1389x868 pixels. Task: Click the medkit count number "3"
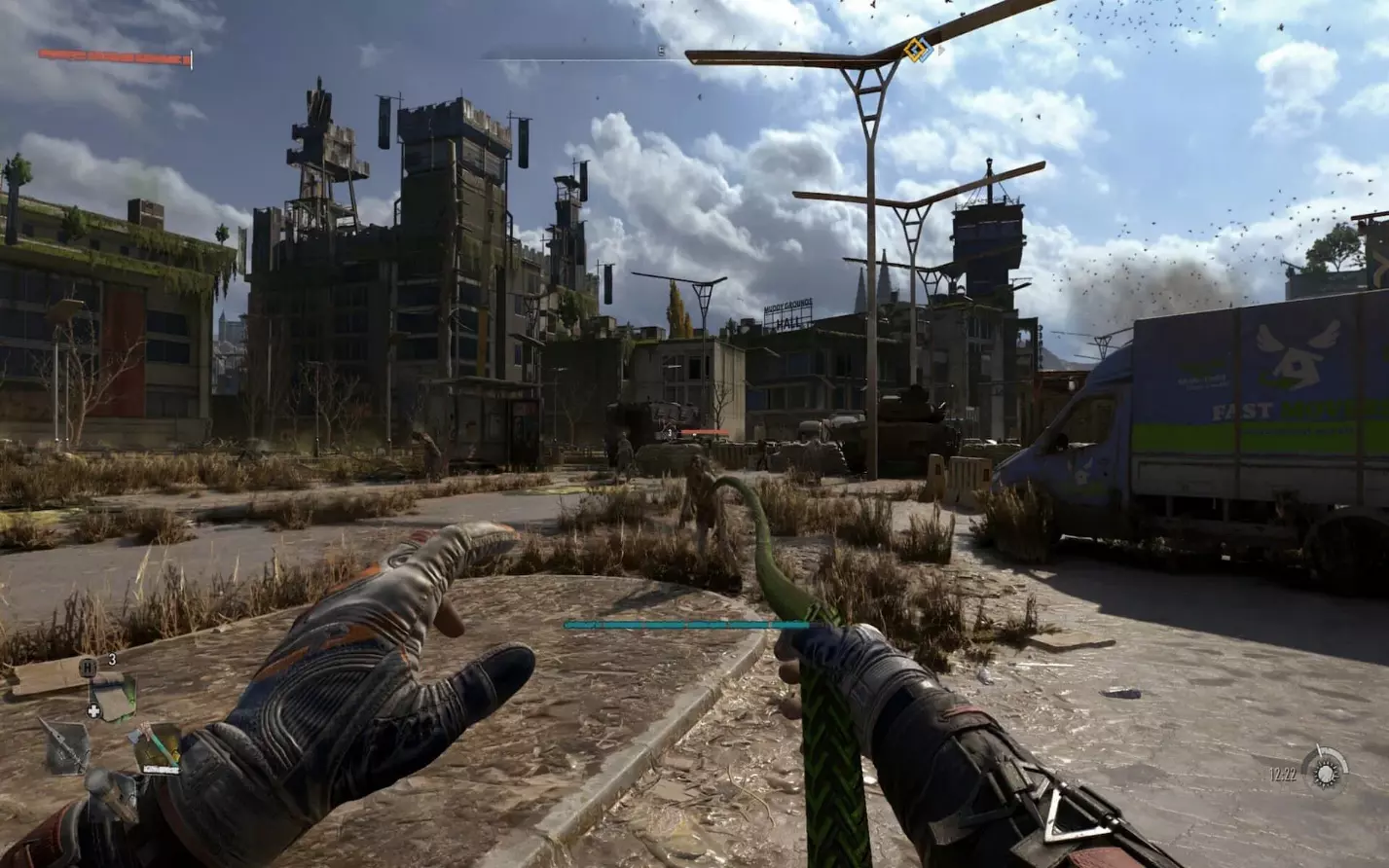111,659
